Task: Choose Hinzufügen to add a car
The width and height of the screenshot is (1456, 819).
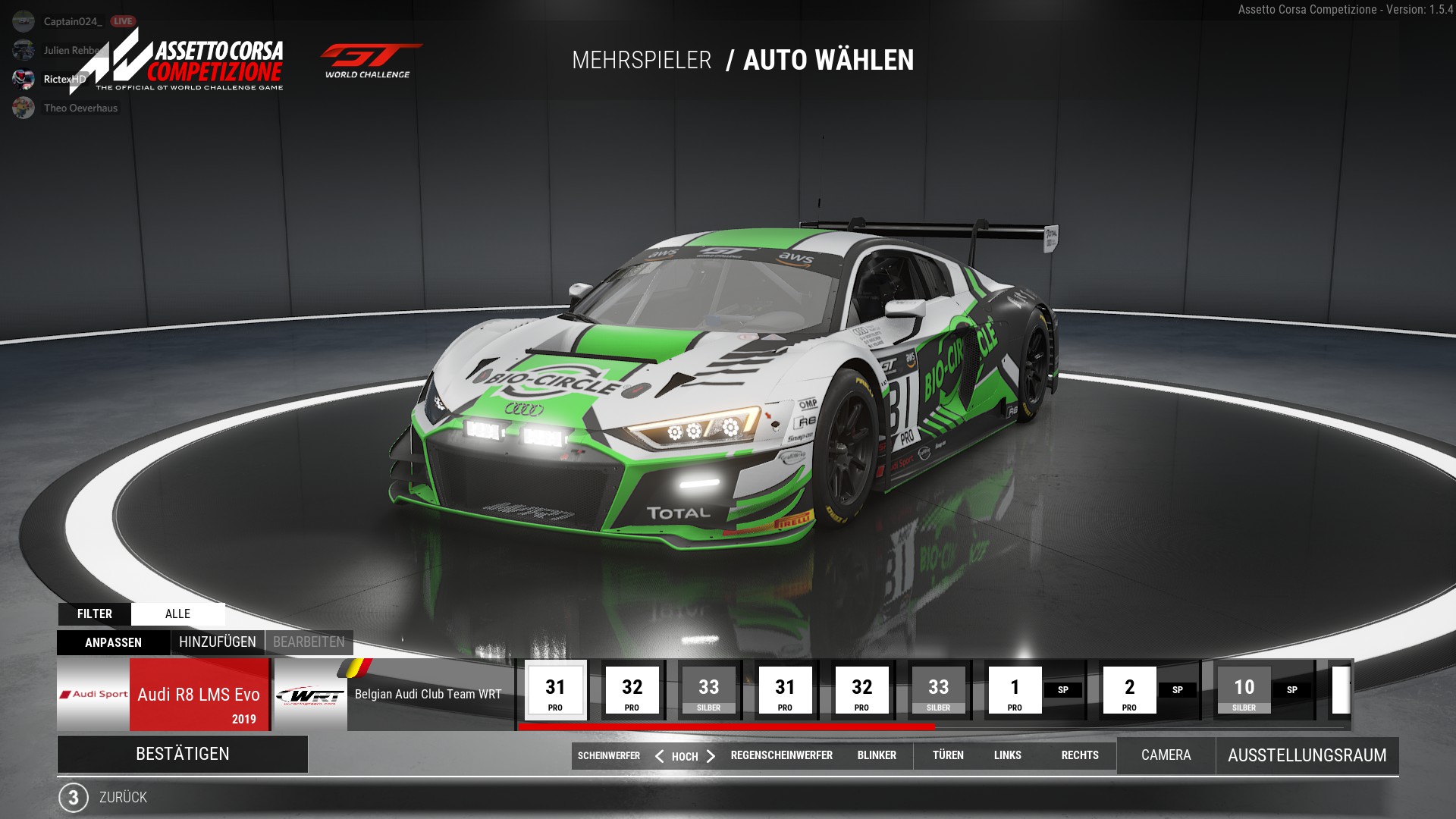Action: (x=218, y=642)
